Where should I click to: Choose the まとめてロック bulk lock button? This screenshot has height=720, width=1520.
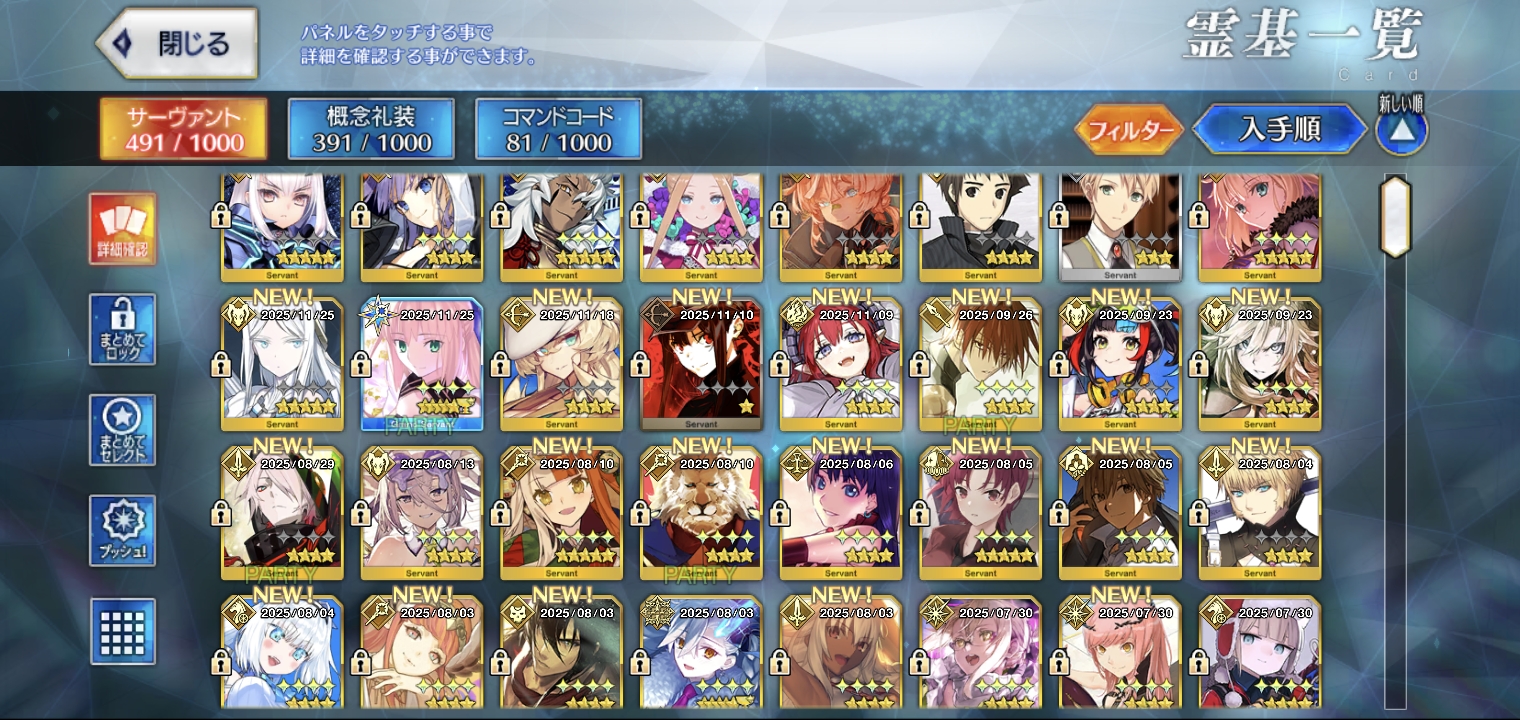122,329
